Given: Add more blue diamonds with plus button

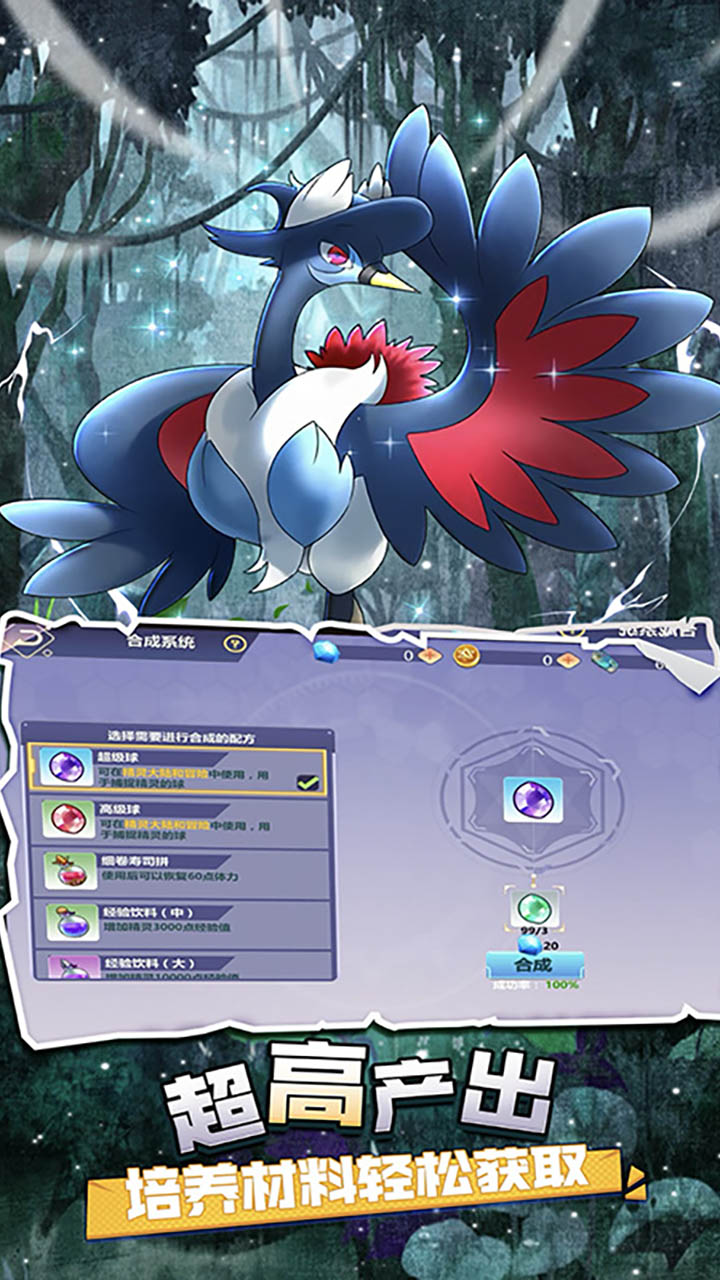Looking at the screenshot, I should [x=430, y=657].
